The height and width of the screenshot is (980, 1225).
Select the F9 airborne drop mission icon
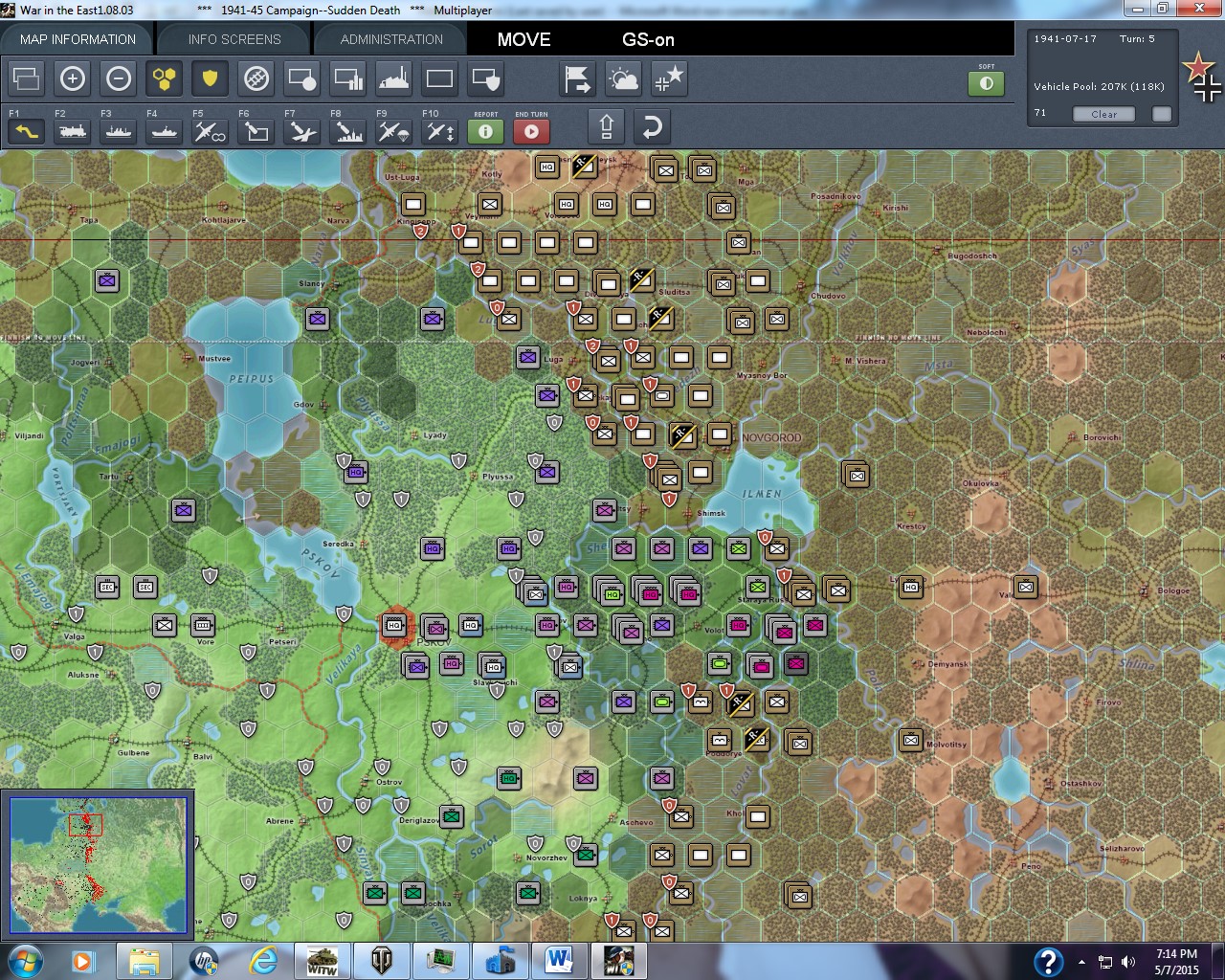coord(393,130)
